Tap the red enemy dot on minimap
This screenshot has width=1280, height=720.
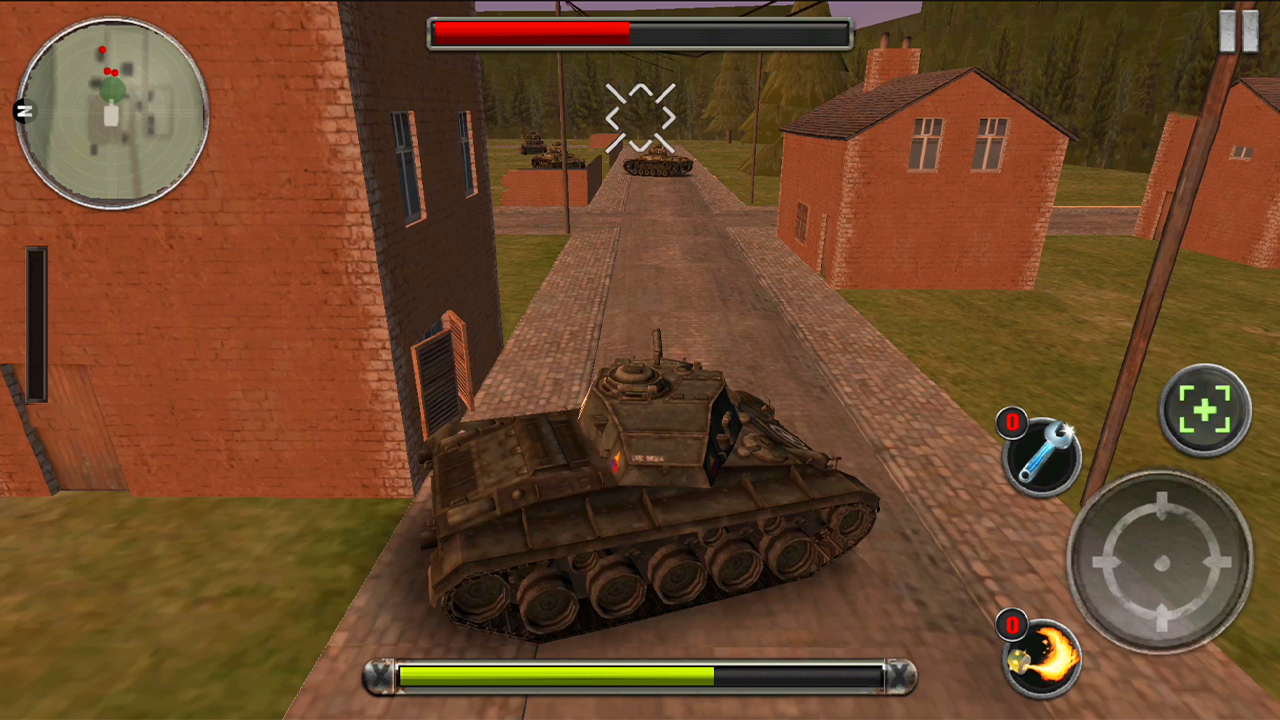100,48
